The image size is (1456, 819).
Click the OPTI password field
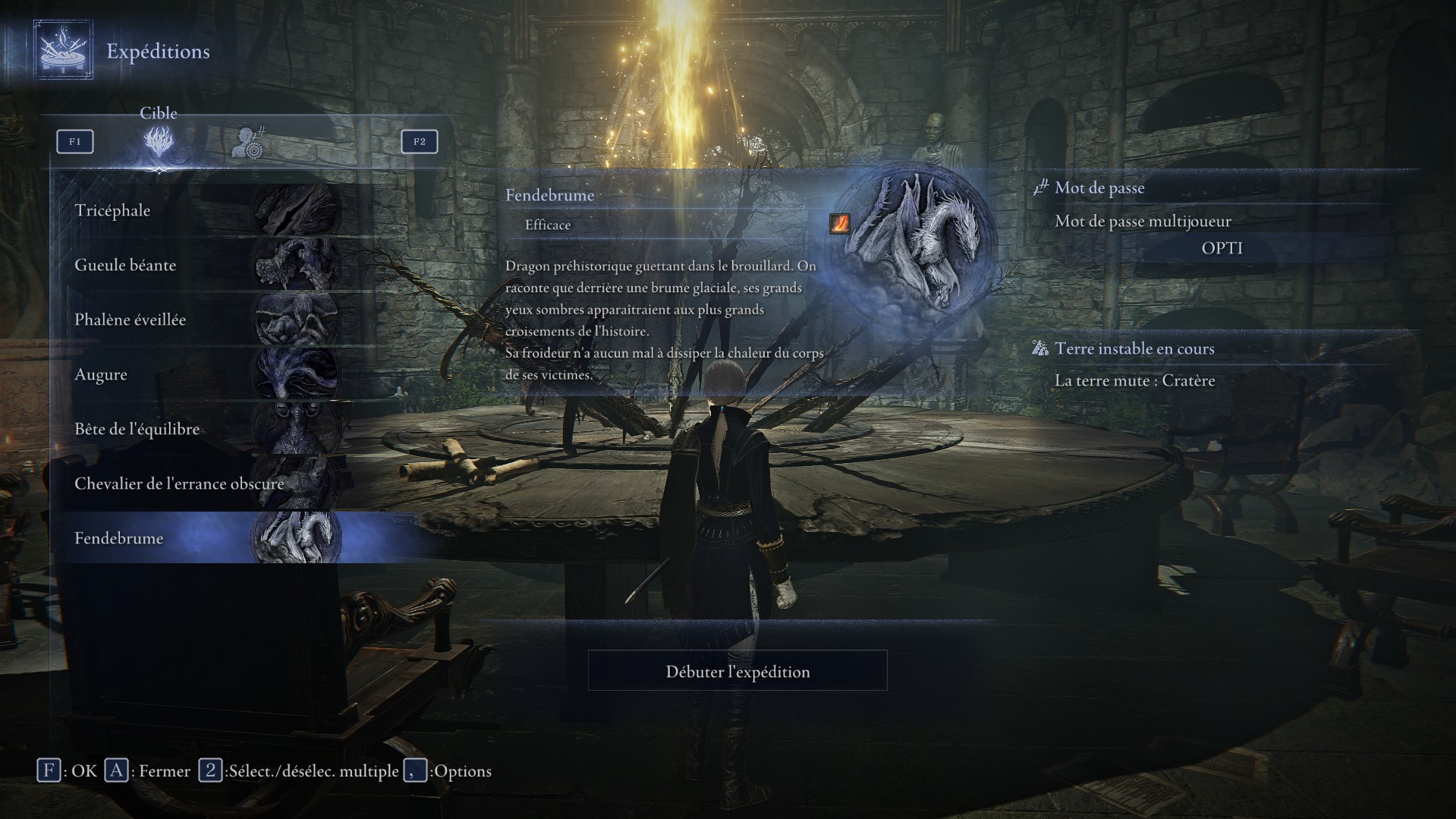point(1223,247)
